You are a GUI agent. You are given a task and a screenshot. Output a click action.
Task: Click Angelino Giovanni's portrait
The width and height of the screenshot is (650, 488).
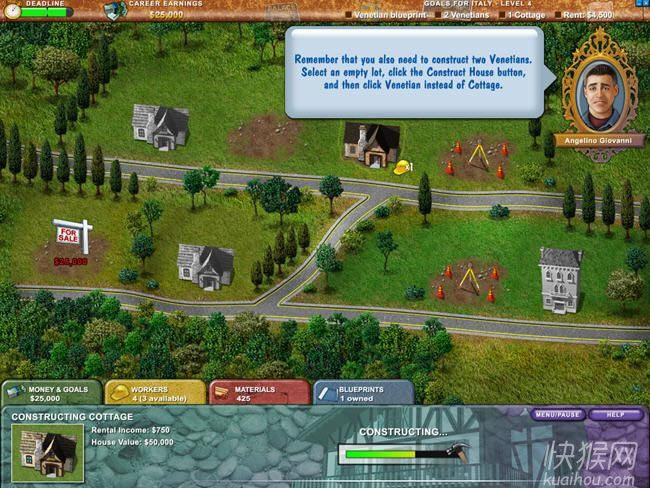tap(598, 92)
